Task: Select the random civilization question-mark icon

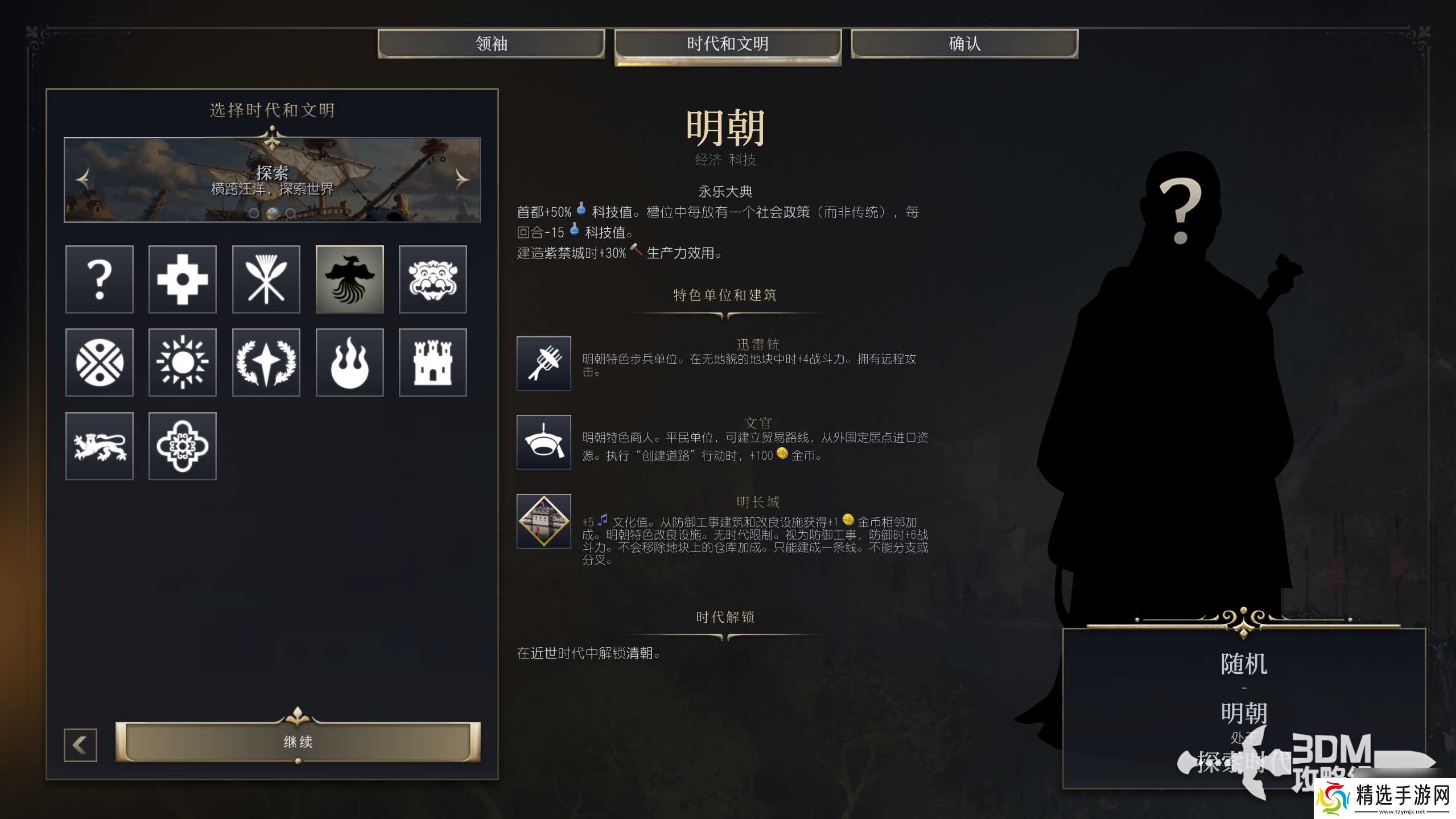Action: pos(100,279)
